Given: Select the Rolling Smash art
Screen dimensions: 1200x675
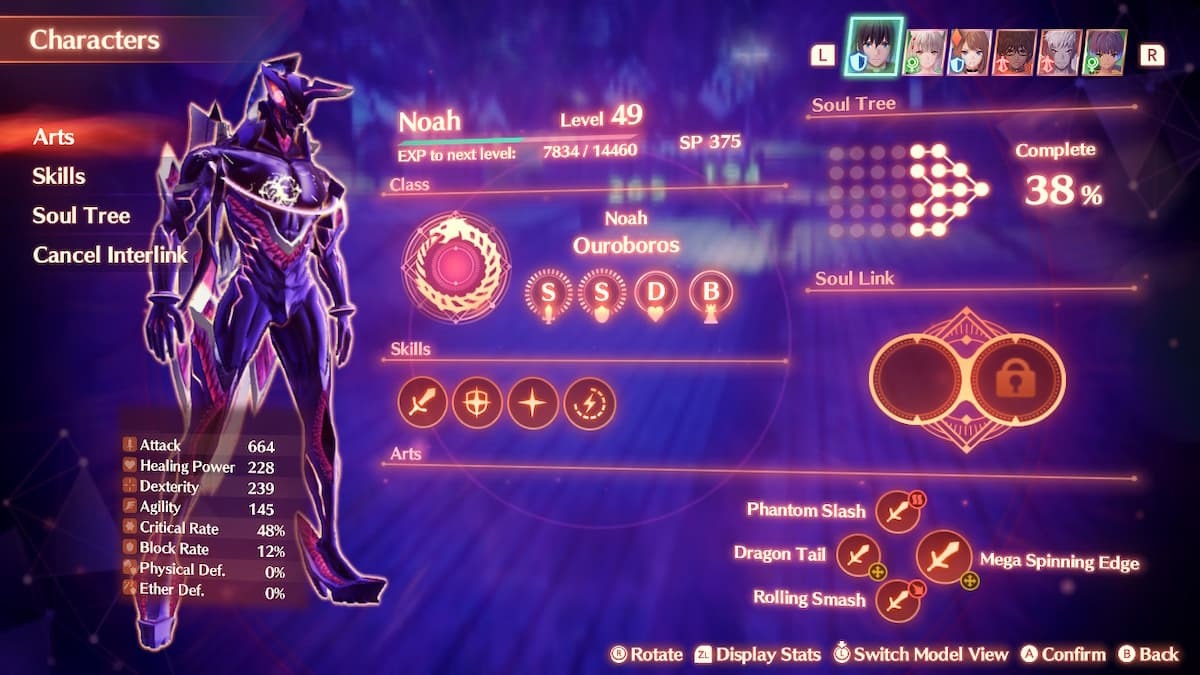Looking at the screenshot, I should [x=897, y=600].
